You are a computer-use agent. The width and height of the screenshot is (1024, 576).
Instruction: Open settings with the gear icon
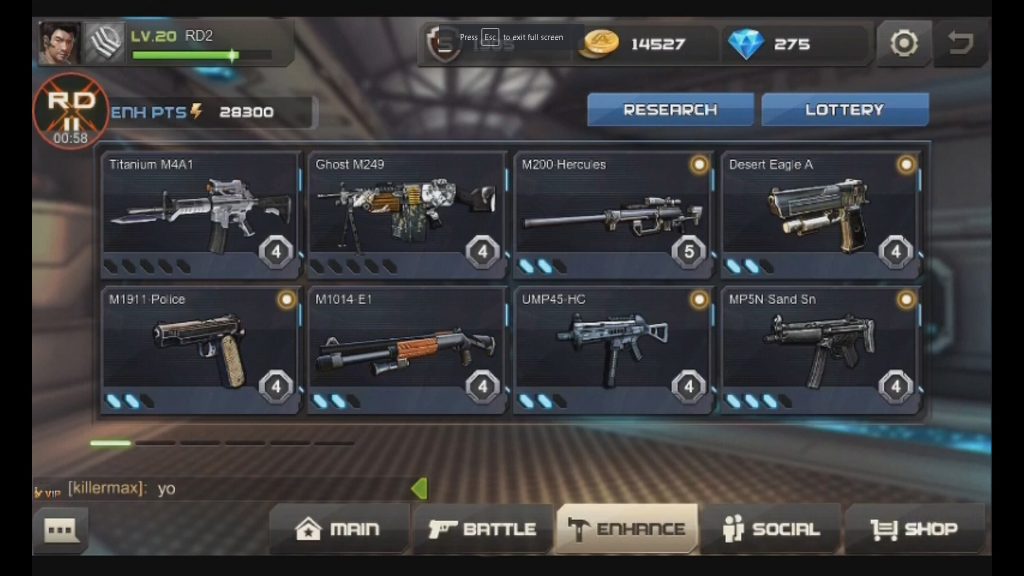(x=904, y=43)
